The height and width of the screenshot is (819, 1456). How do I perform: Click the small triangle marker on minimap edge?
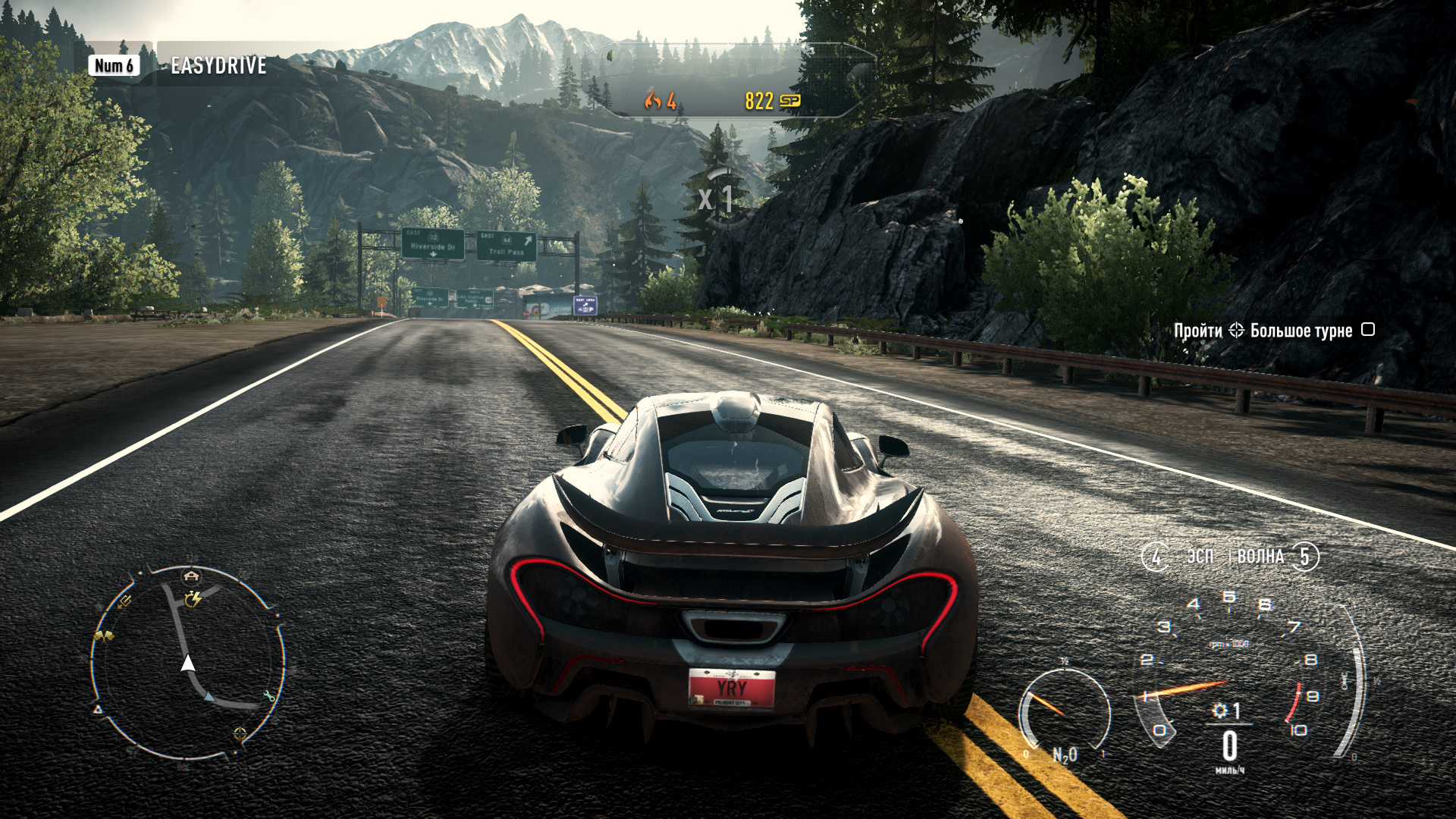click(x=97, y=709)
